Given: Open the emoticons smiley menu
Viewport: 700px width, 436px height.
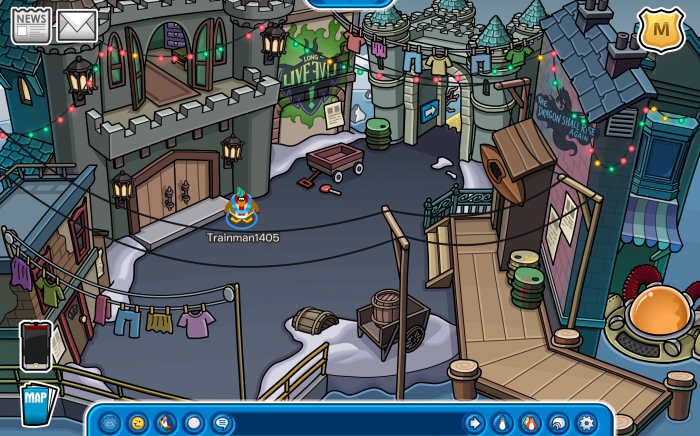Looking at the screenshot, I should (138, 423).
